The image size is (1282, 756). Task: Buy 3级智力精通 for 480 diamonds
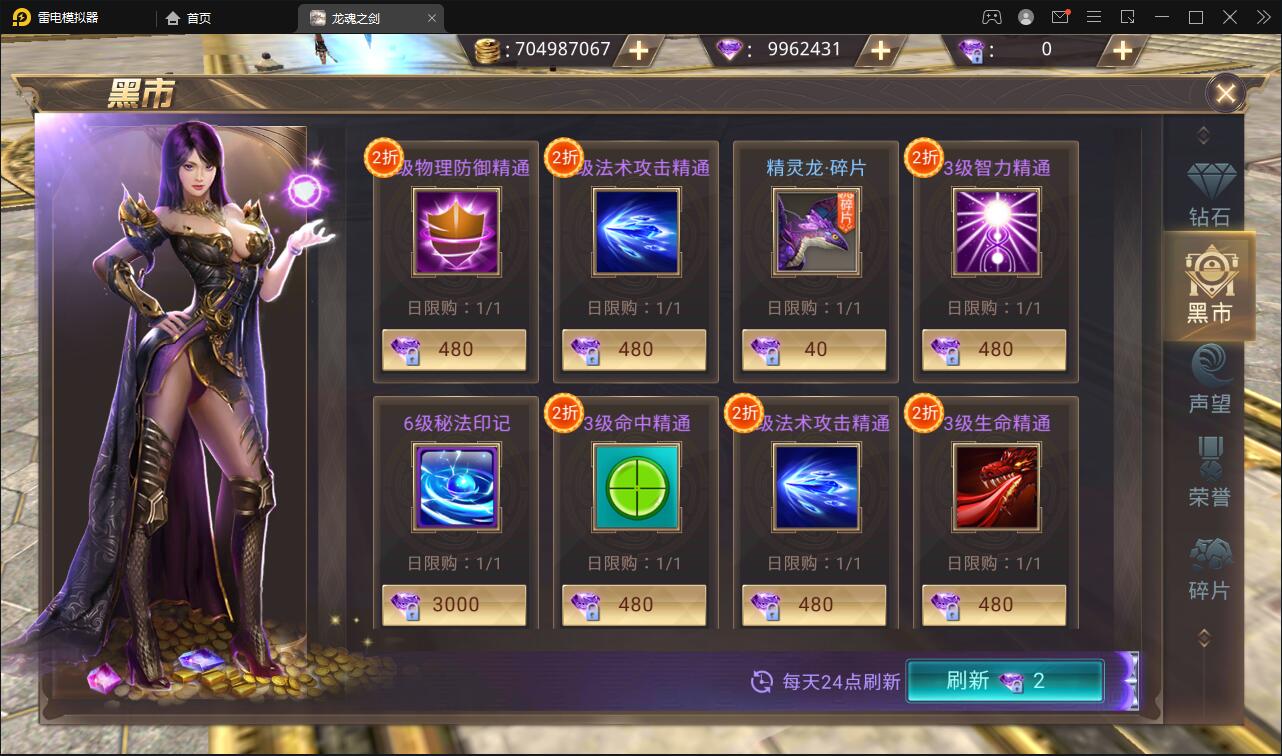click(x=993, y=349)
